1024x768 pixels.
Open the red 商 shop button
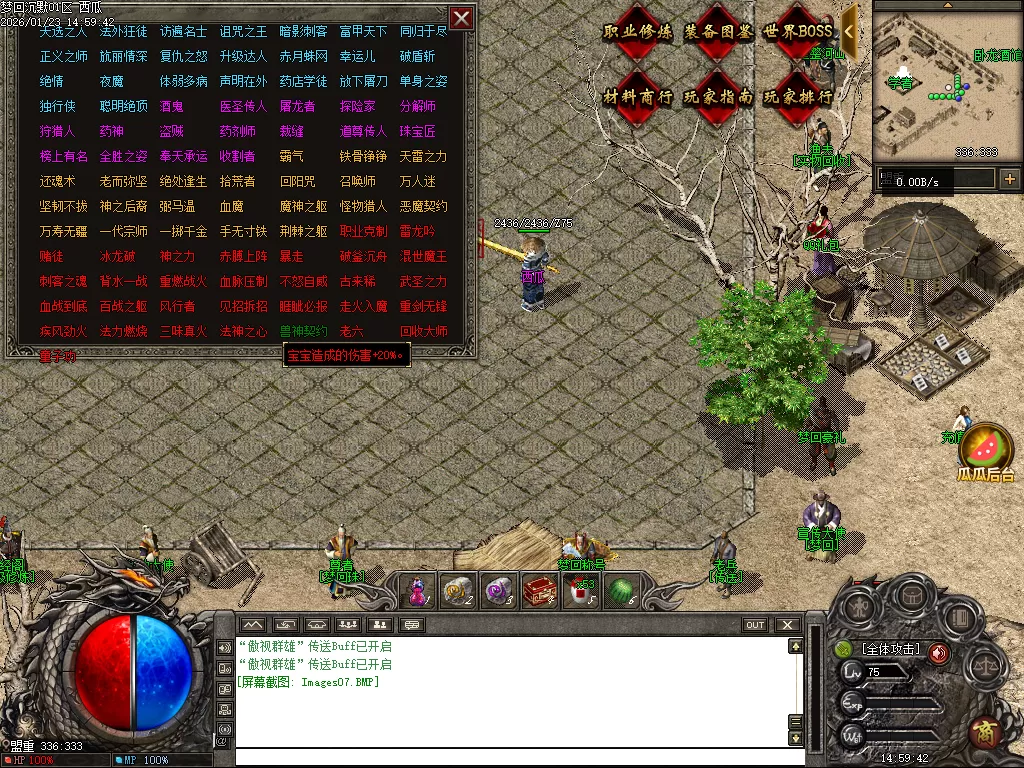(x=985, y=733)
